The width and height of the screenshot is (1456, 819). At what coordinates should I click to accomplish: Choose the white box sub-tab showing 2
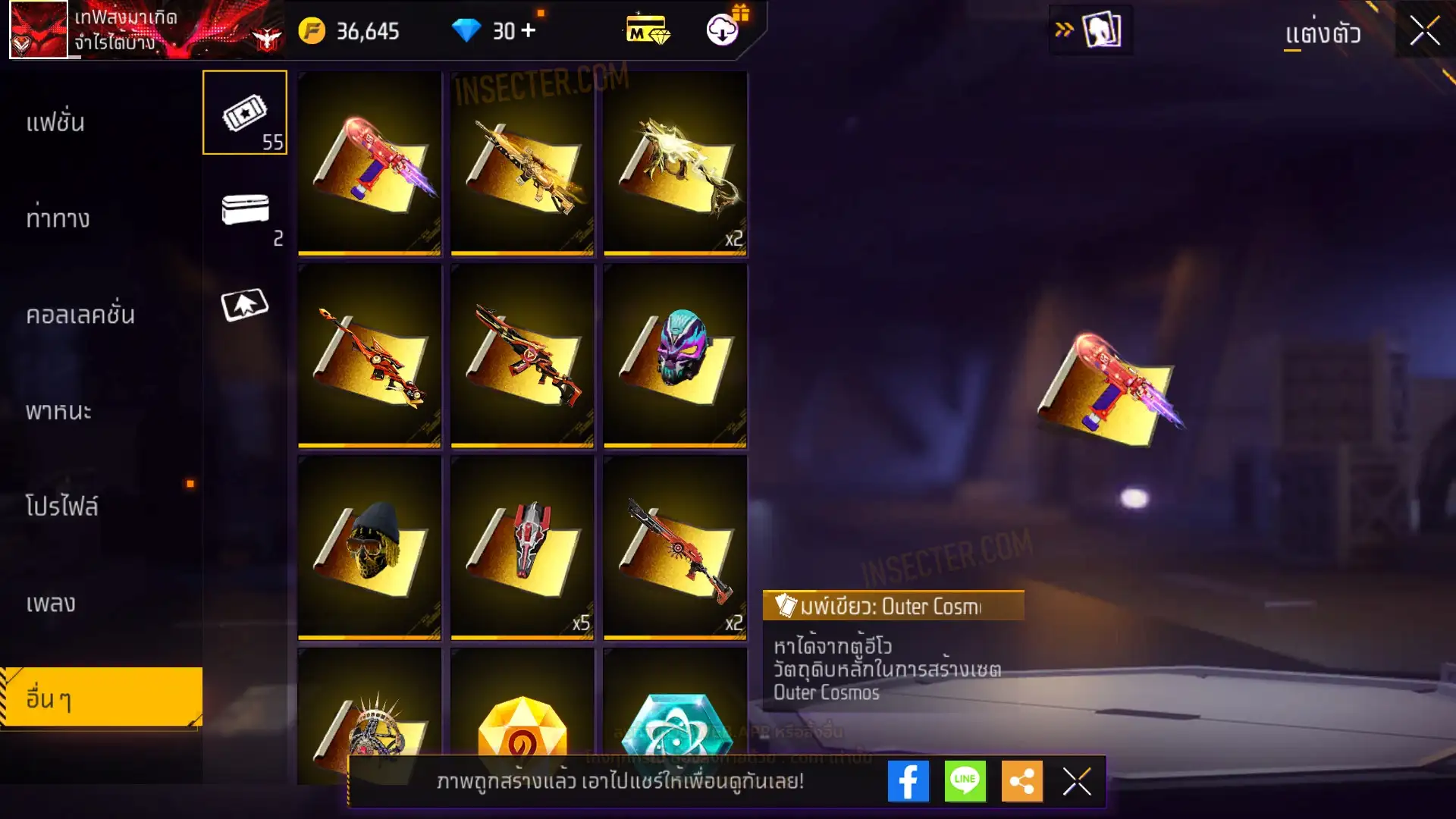245,211
